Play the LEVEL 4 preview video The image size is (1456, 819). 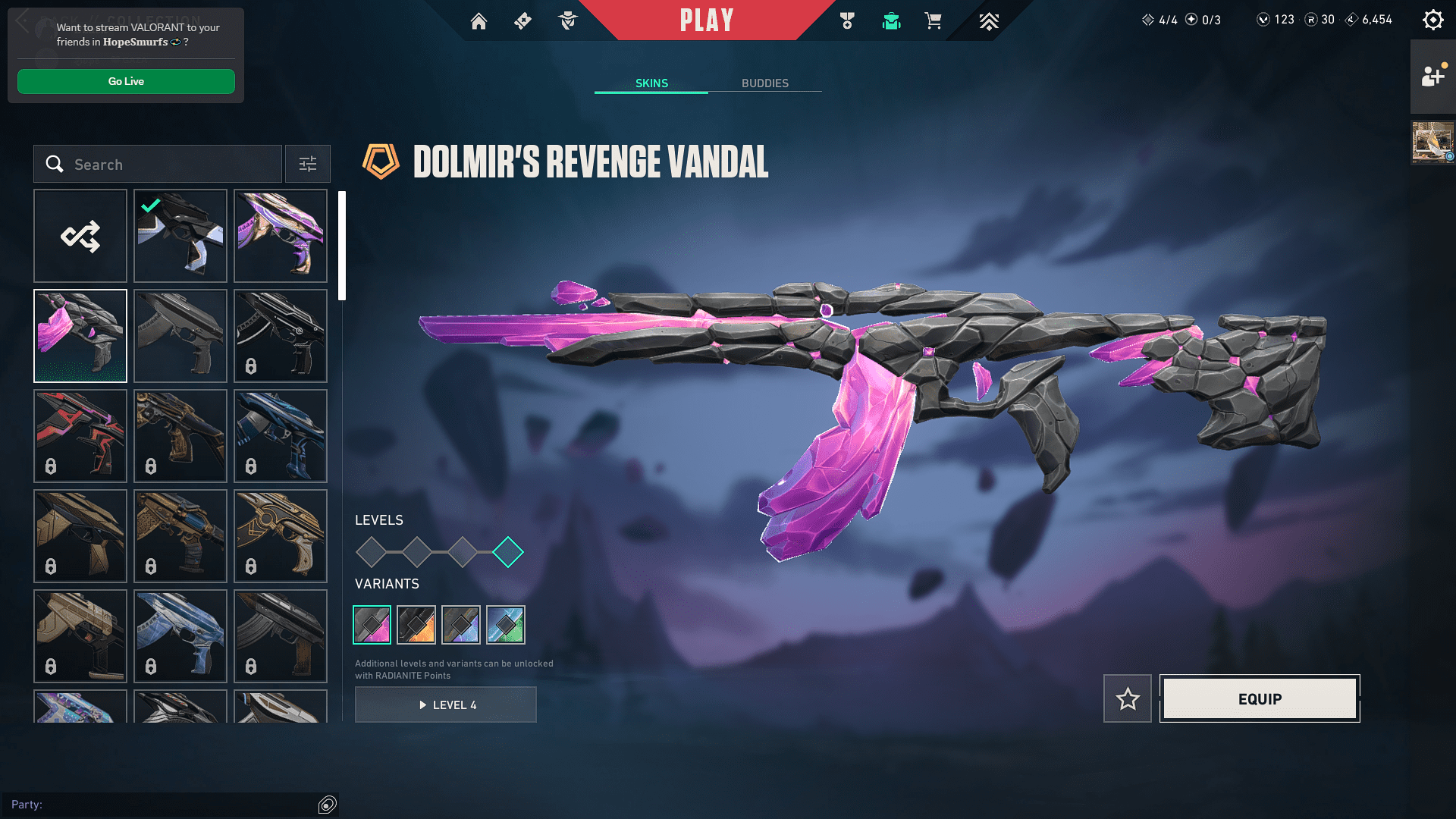446,704
